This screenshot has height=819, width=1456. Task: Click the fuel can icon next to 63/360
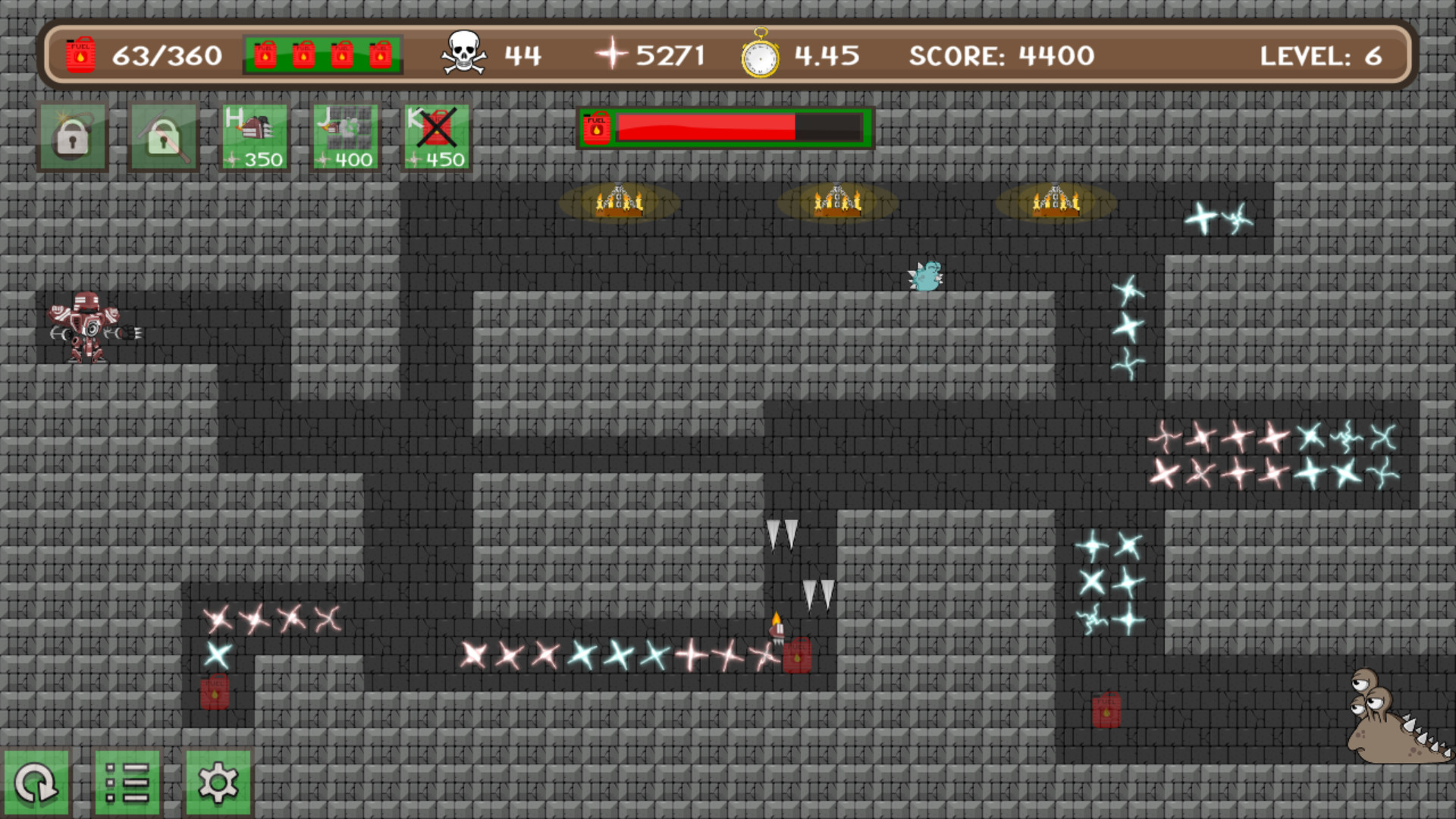pos(80,54)
